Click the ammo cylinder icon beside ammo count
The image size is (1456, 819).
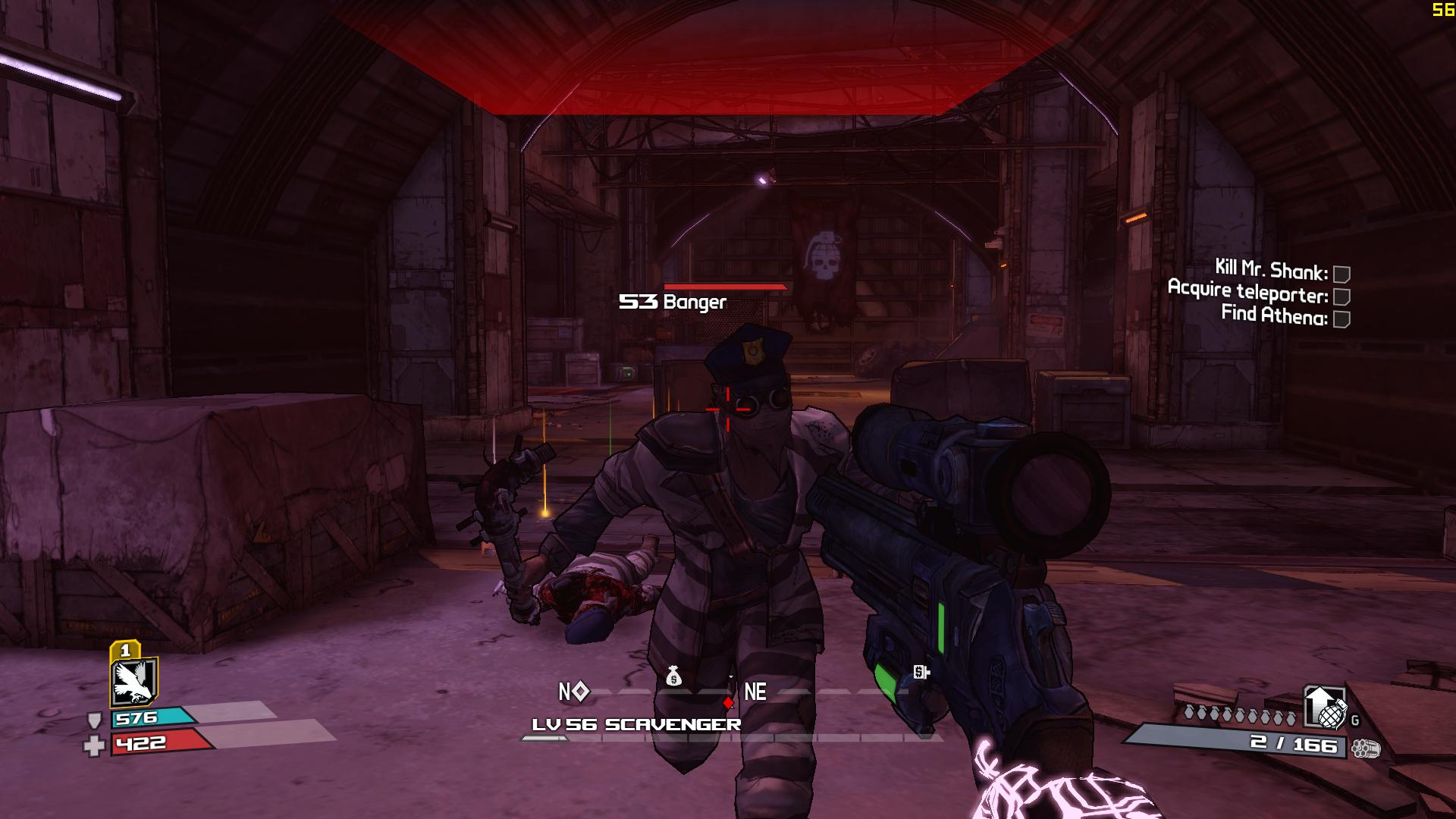point(1365,748)
